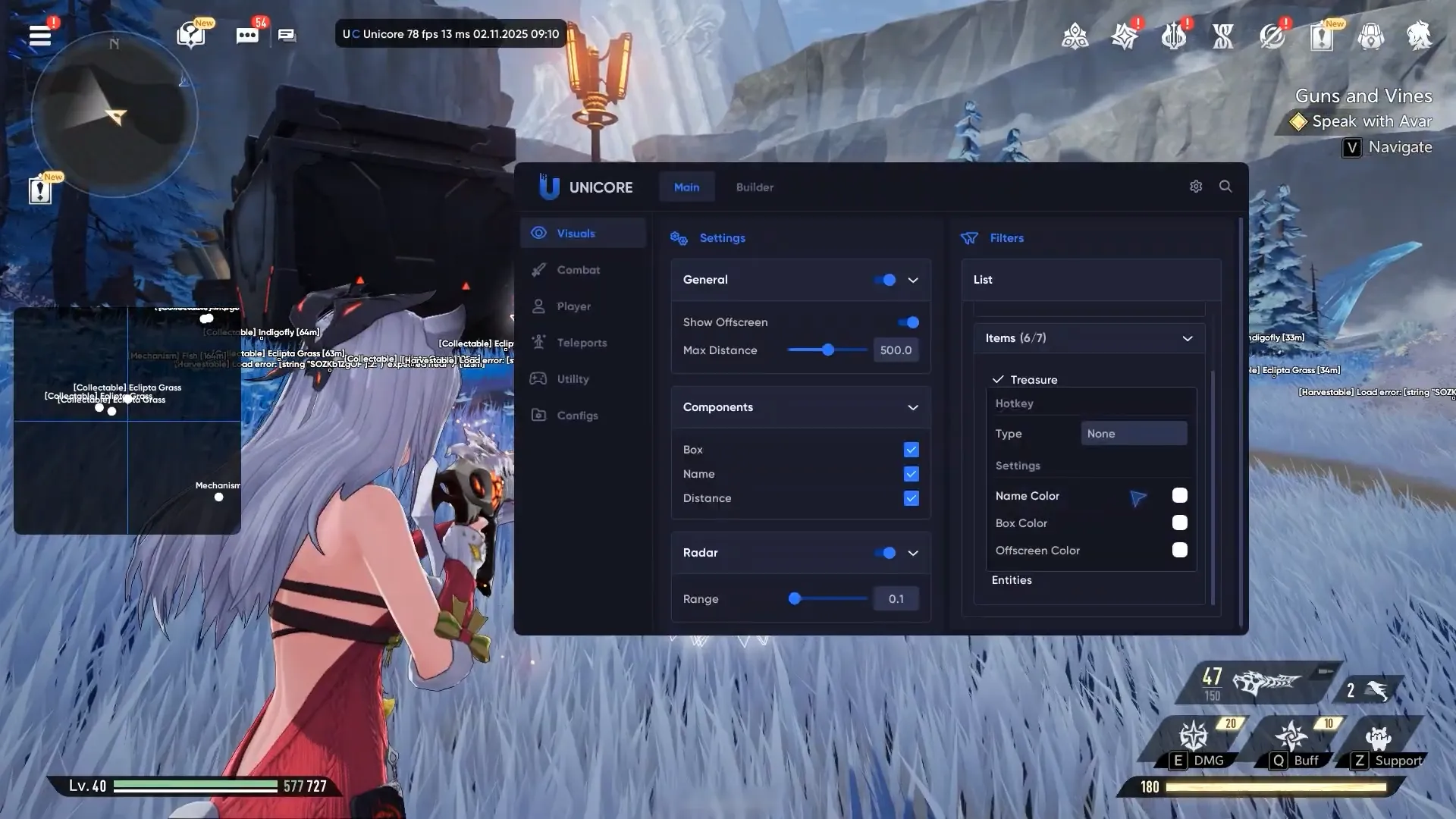The width and height of the screenshot is (1456, 819).
Task: Collapse the Items (6/7) list
Action: click(1187, 338)
